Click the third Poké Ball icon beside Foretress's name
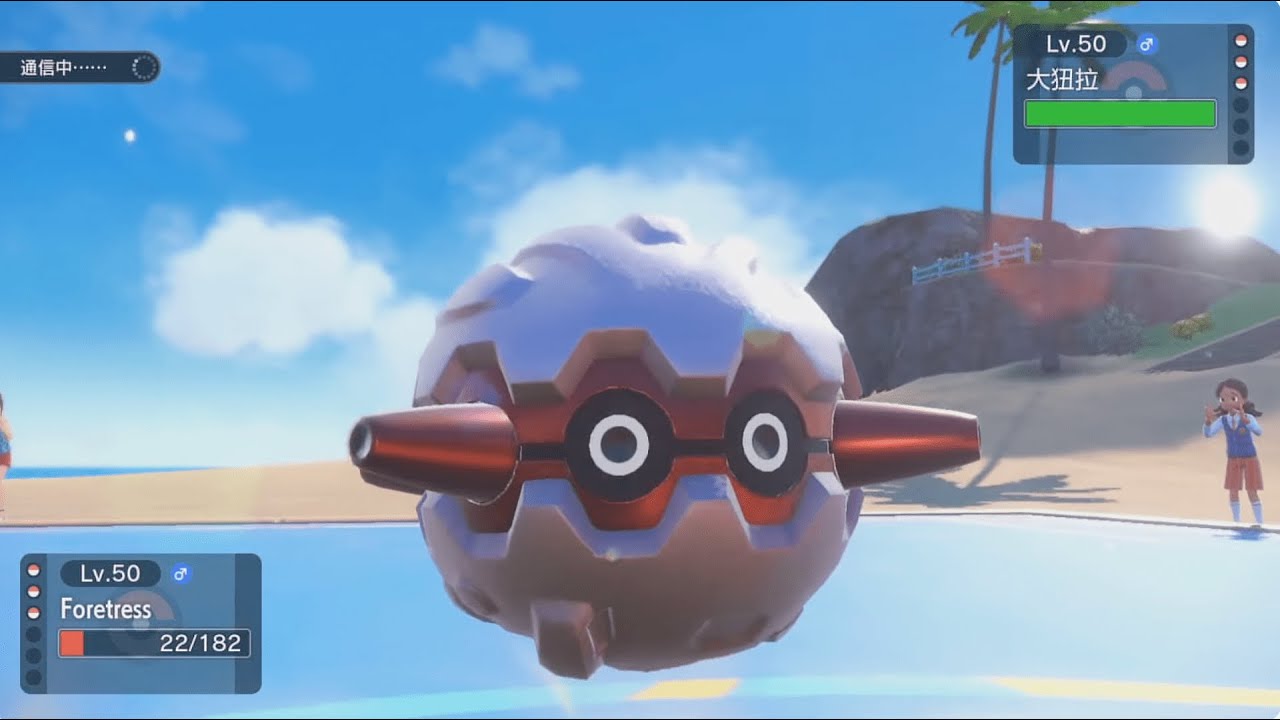 tap(32, 611)
